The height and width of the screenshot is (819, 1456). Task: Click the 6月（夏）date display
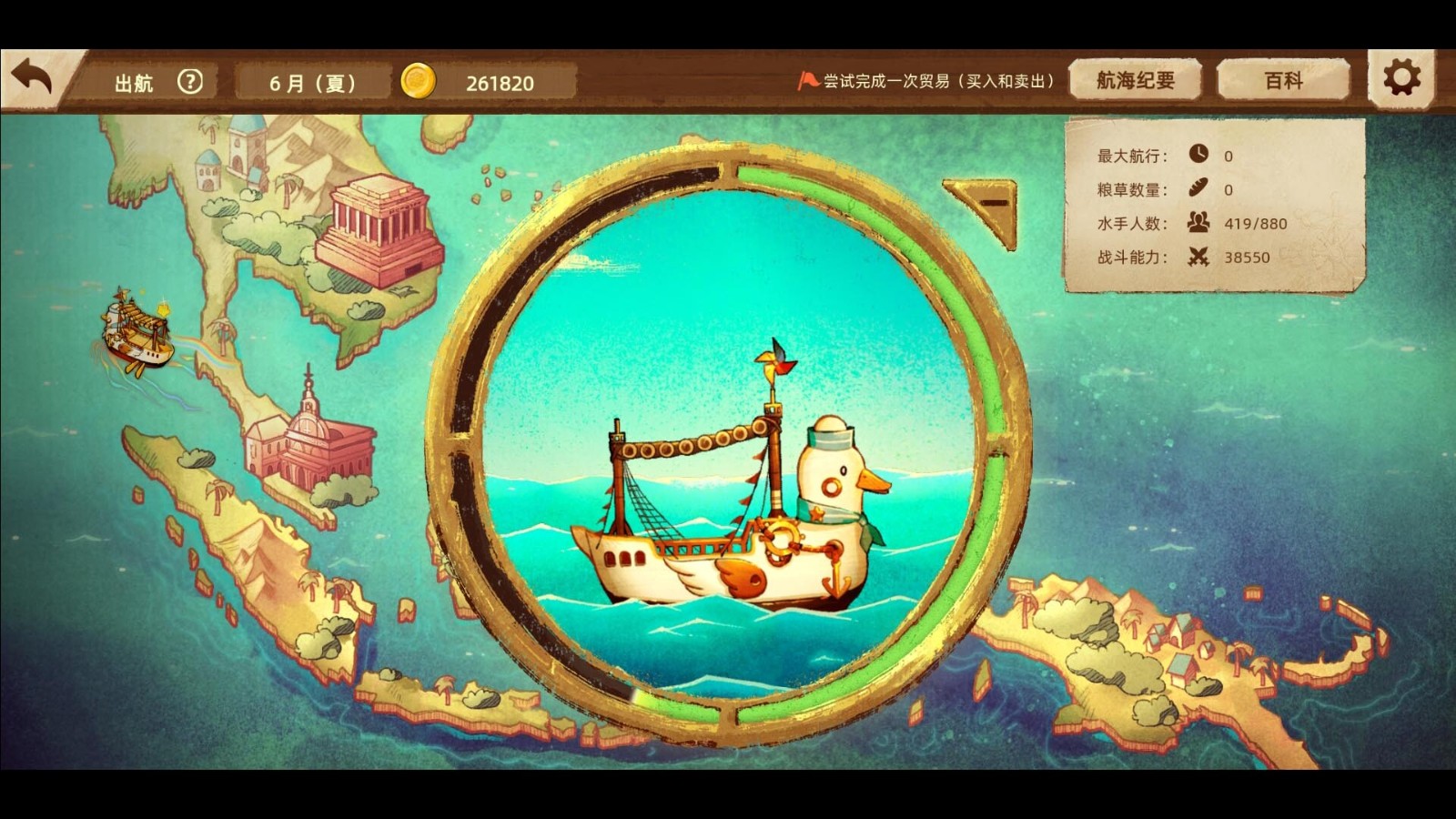coord(309,80)
